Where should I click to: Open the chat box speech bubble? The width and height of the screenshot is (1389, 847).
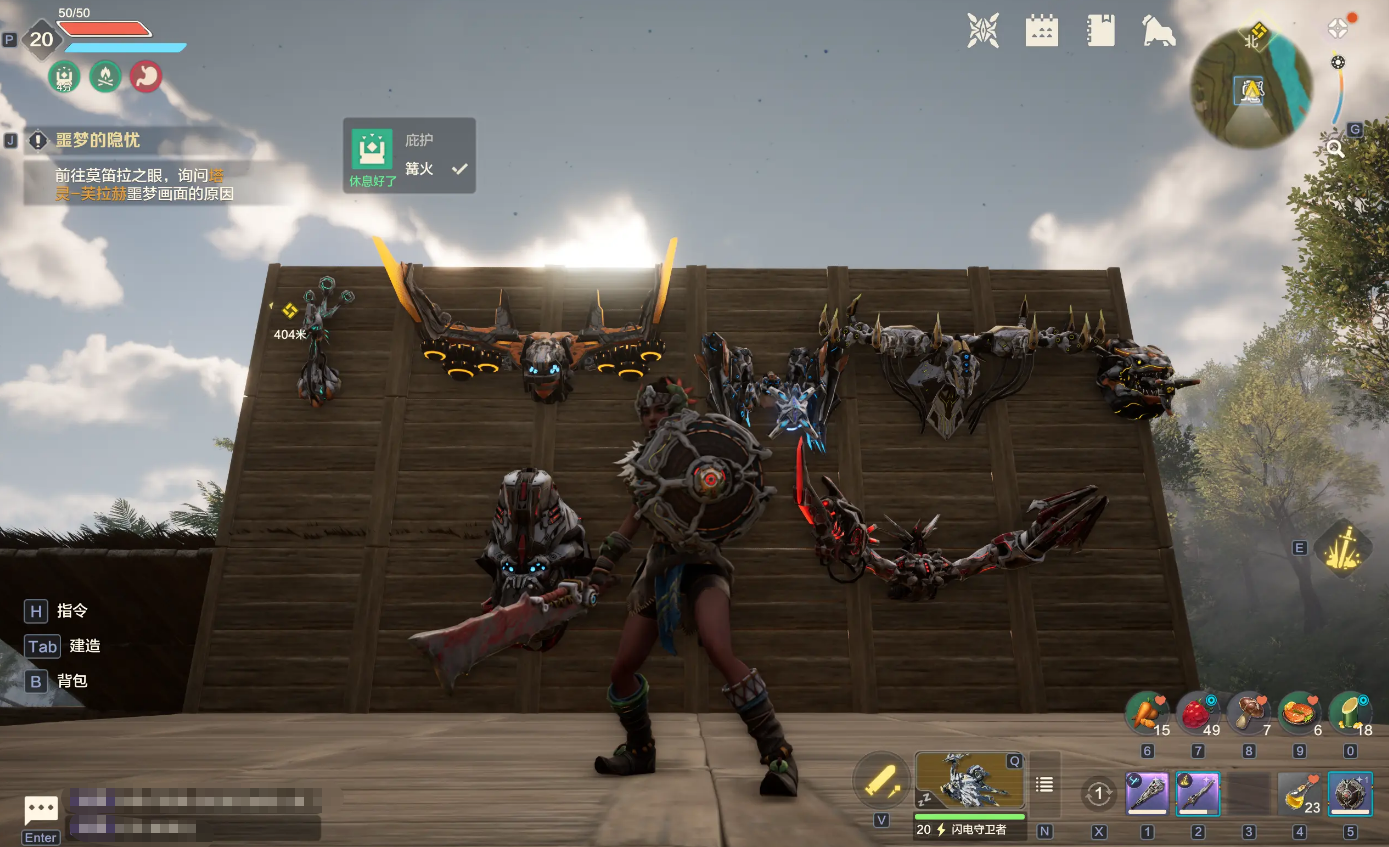point(41,810)
